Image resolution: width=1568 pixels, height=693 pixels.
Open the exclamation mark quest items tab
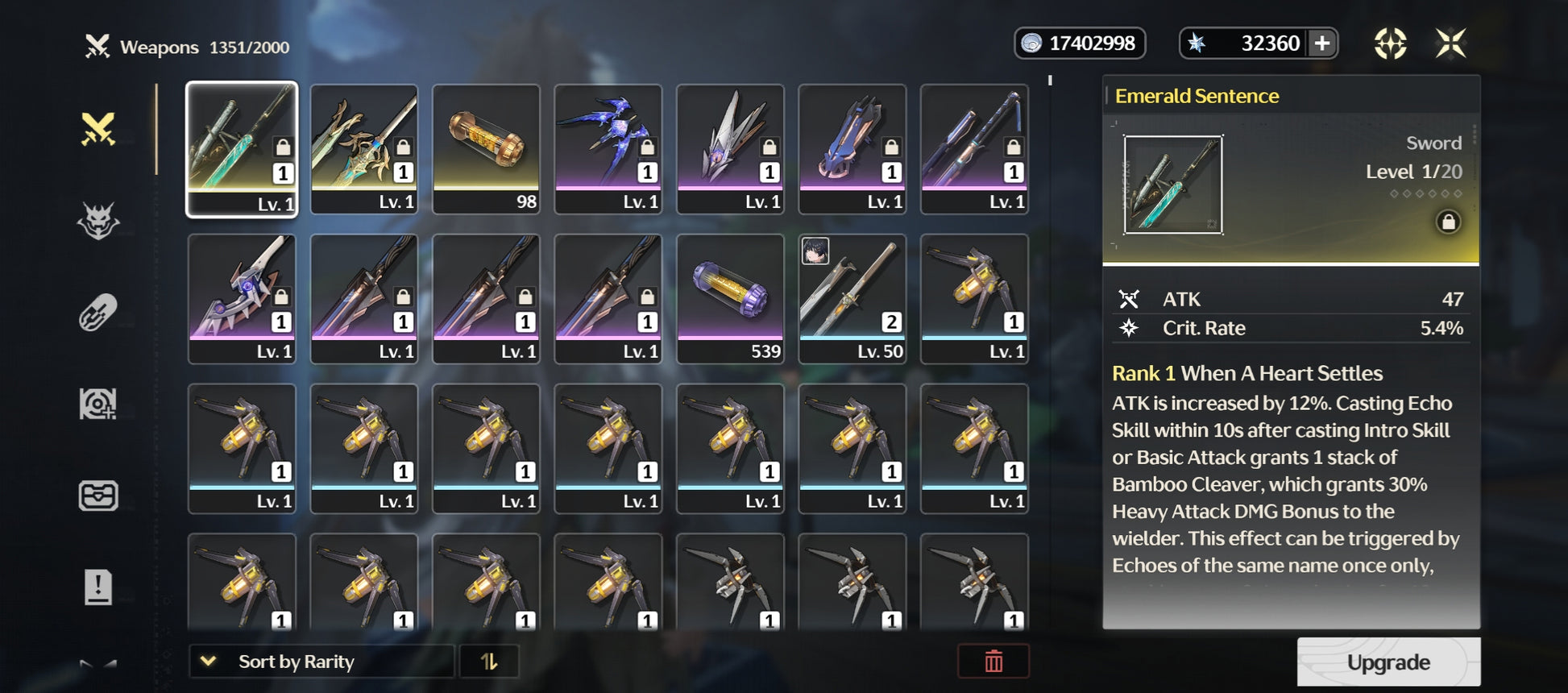coord(98,587)
